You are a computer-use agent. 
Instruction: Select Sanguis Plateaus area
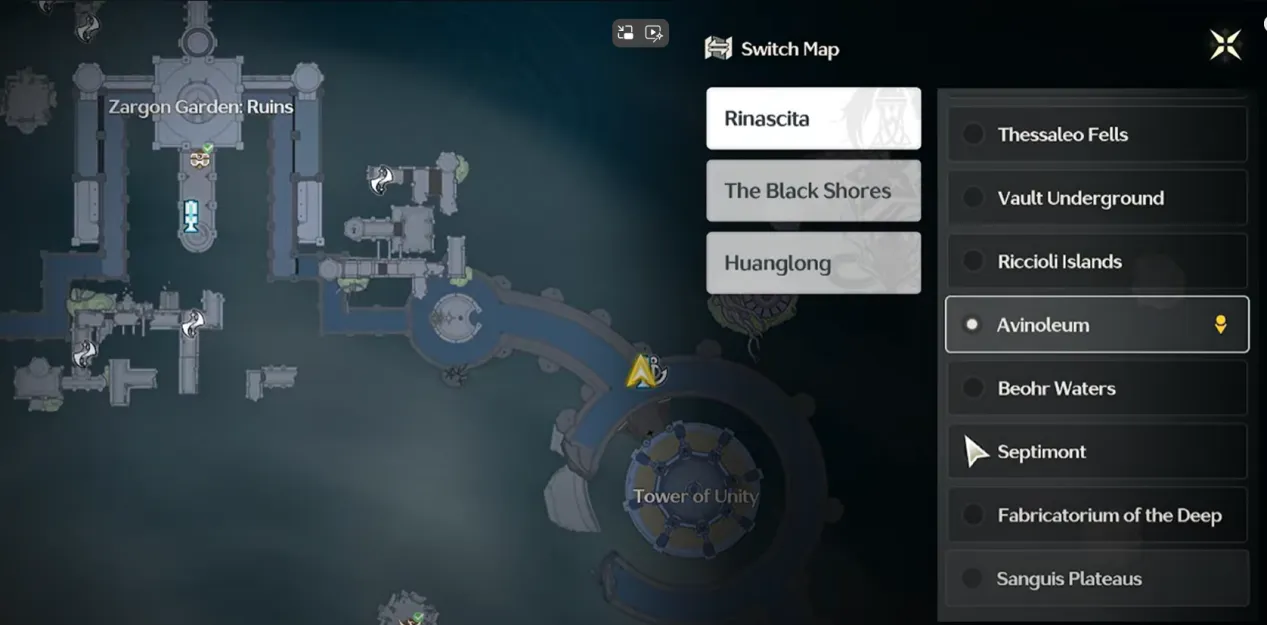pyautogui.click(x=1096, y=578)
